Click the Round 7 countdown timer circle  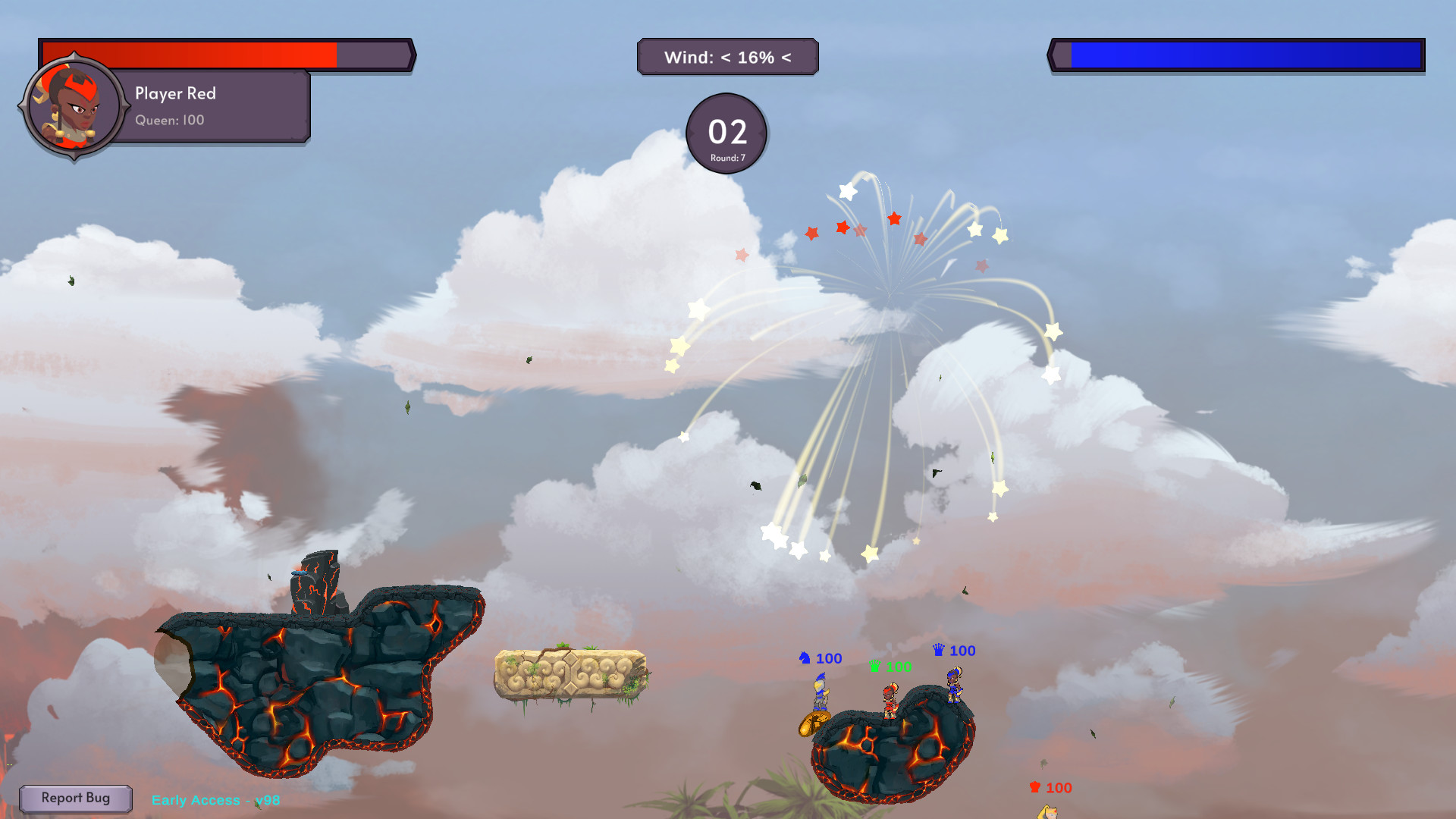(726, 133)
